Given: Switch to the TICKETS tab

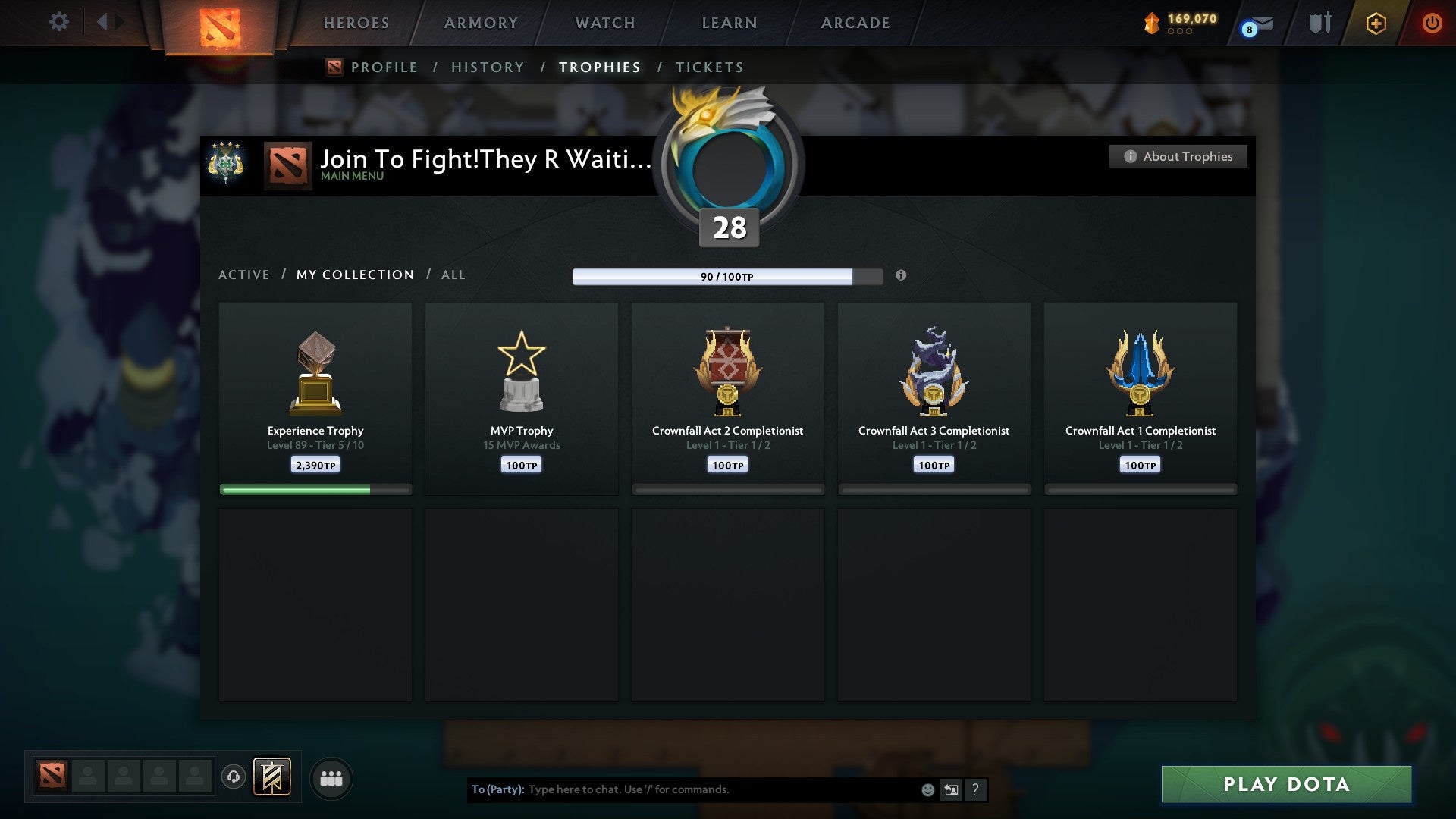Looking at the screenshot, I should (709, 67).
